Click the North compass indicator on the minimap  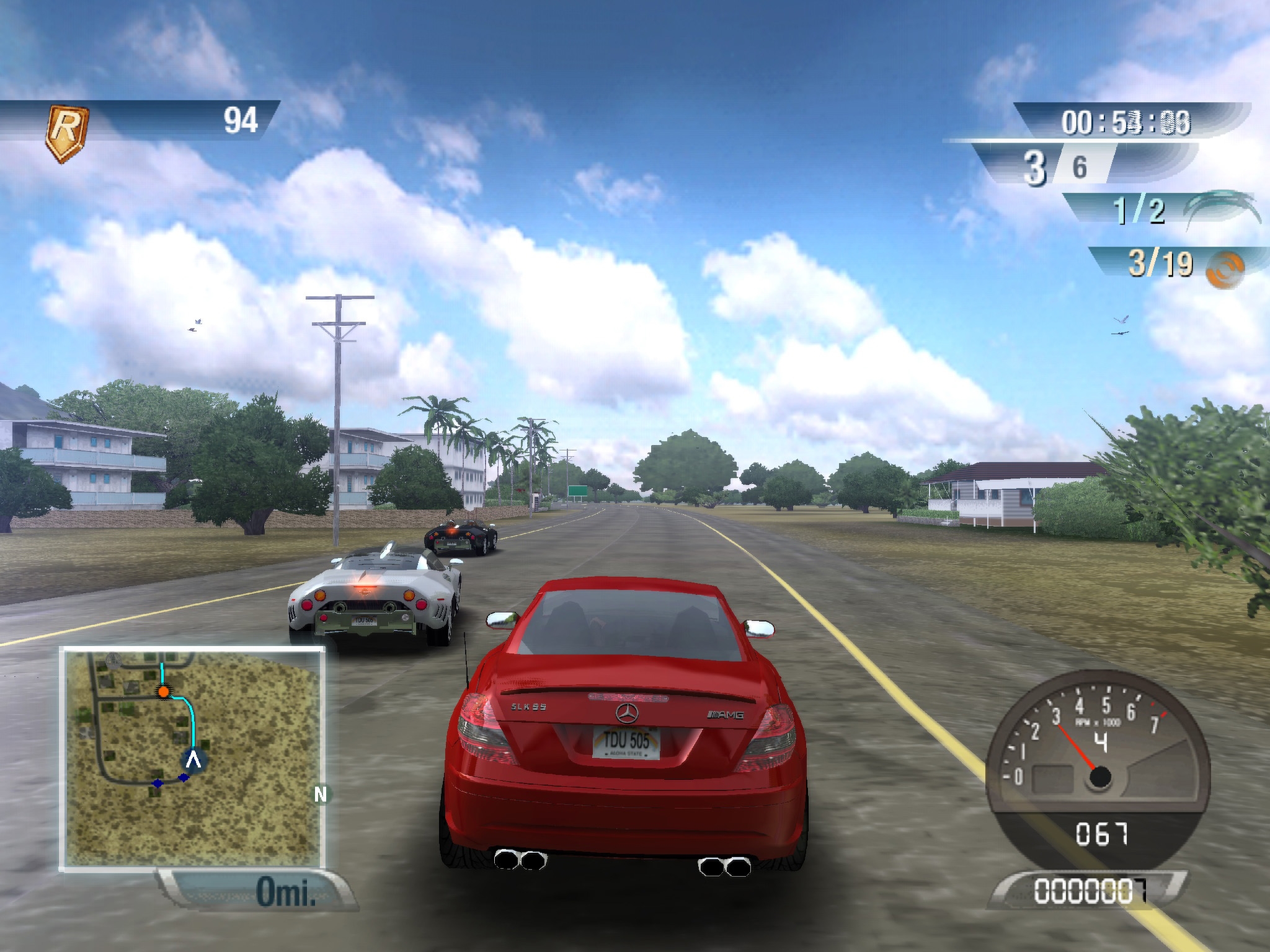point(320,794)
